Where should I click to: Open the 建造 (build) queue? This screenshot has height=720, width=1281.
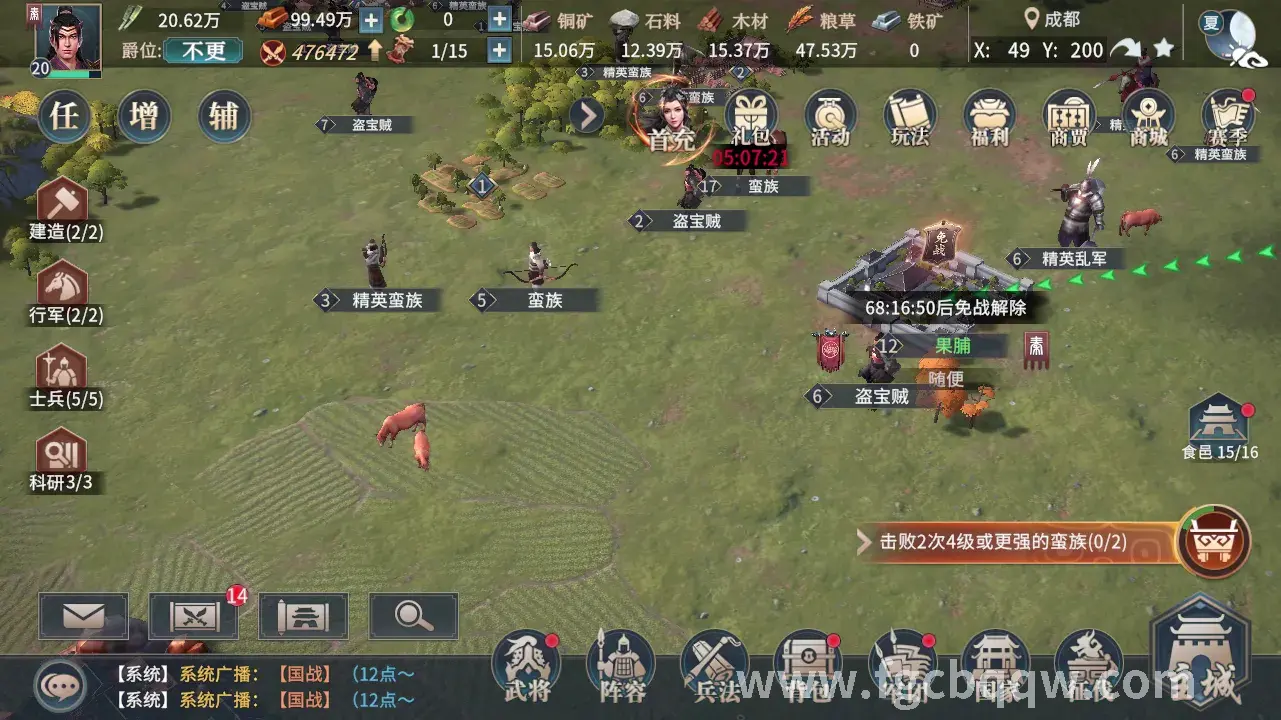tap(64, 210)
